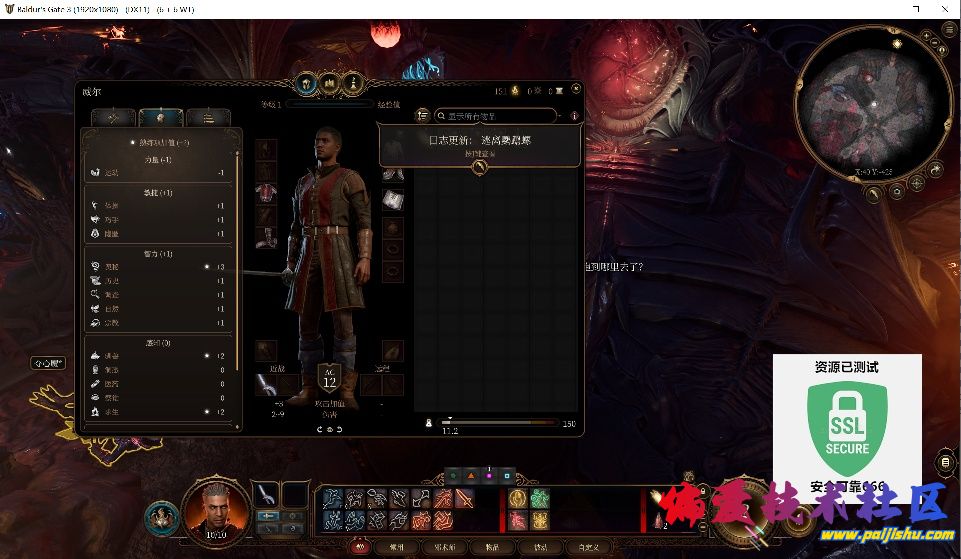Maximize the game window
Image resolution: width=961 pixels, height=559 pixels.
(x=915, y=7)
